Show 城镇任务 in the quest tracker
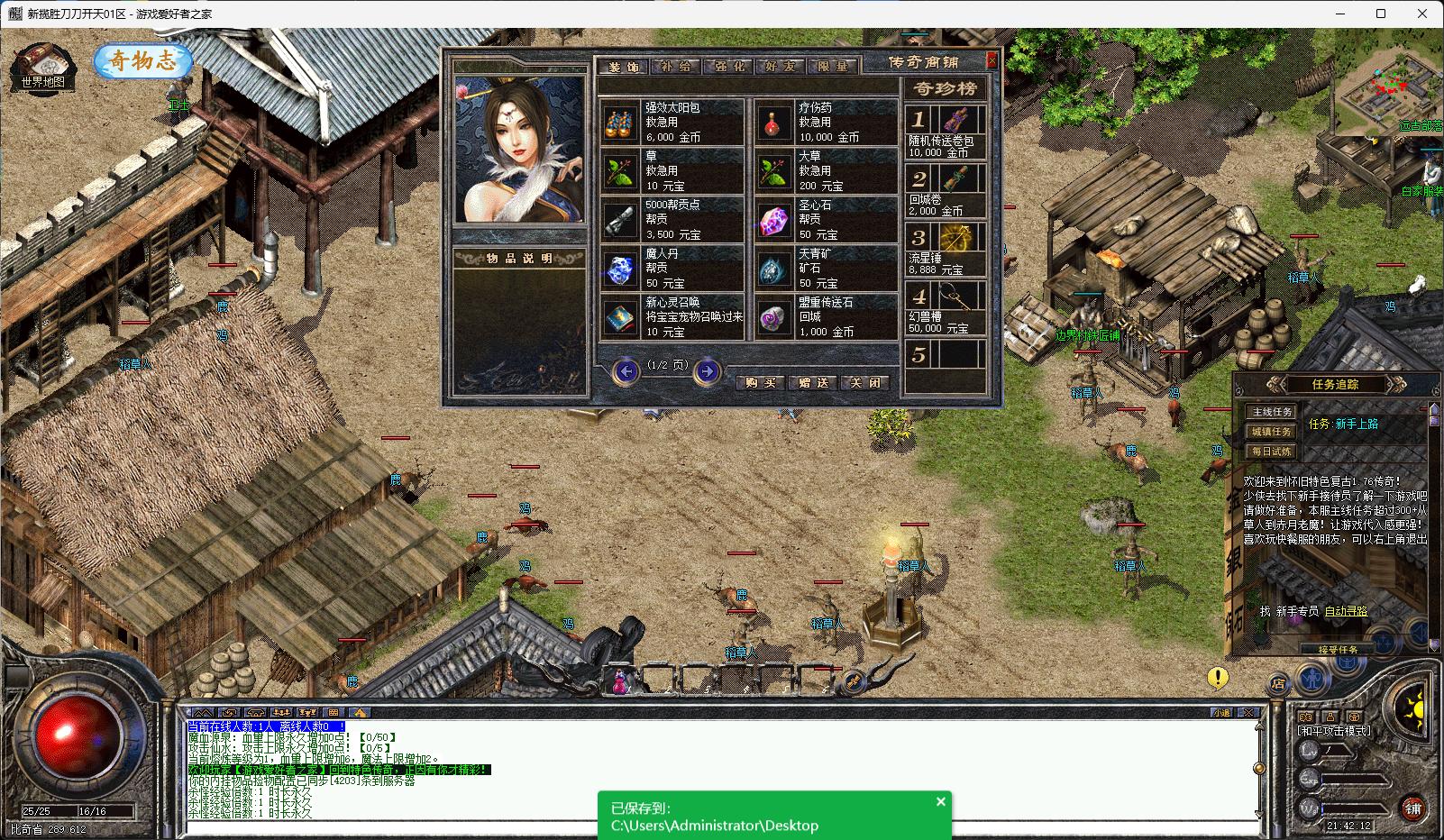The height and width of the screenshot is (840, 1444). tap(1272, 432)
